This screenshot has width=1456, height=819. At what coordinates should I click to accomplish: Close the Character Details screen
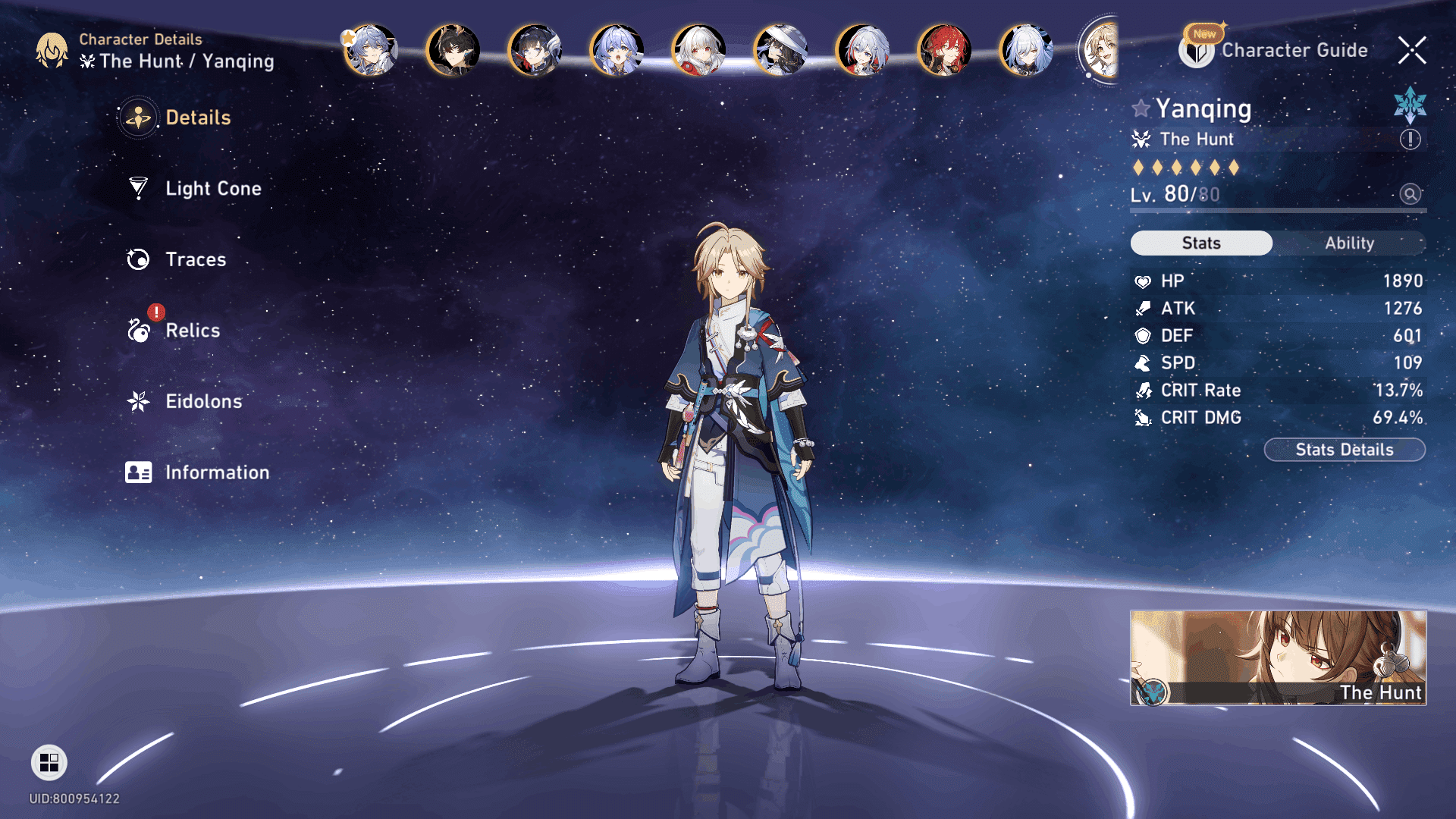point(1412,50)
